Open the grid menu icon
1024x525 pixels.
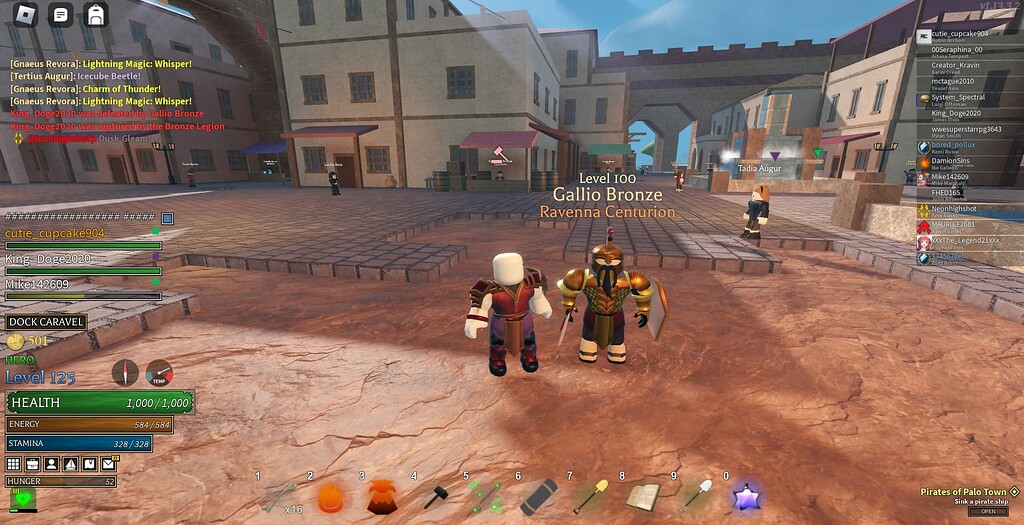[13, 464]
